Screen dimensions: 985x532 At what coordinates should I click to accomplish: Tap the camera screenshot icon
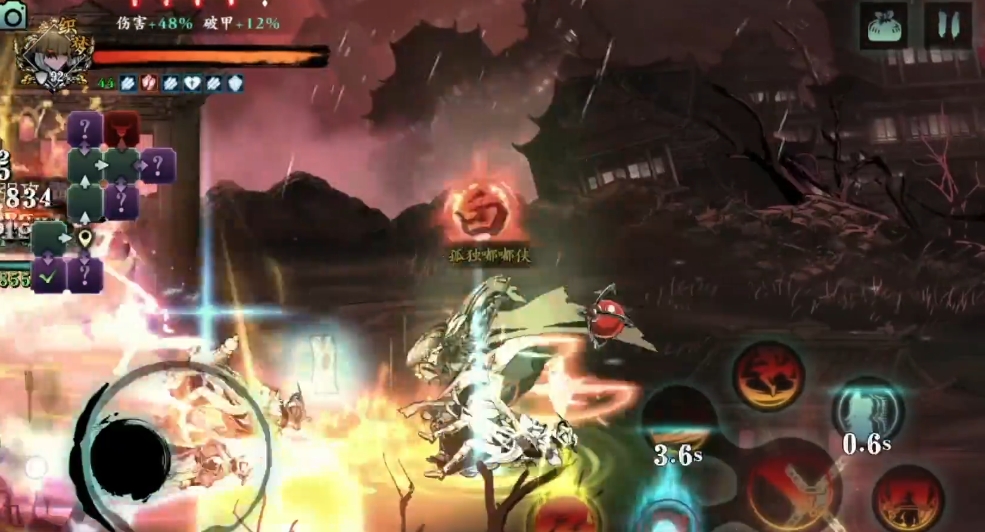(x=13, y=17)
